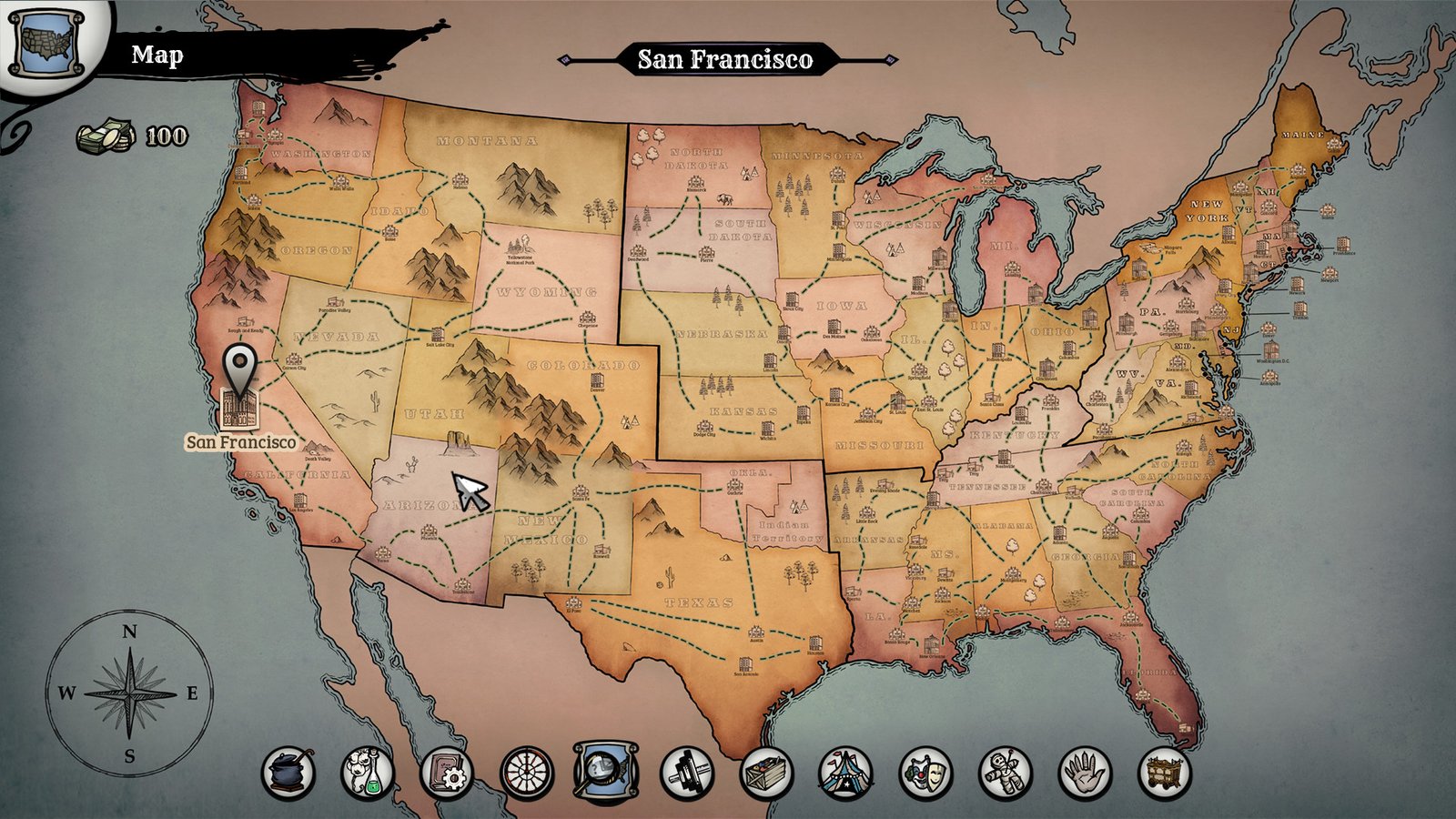1456x819 pixels.
Task: Open the mechanical press icon
Action: click(687, 773)
